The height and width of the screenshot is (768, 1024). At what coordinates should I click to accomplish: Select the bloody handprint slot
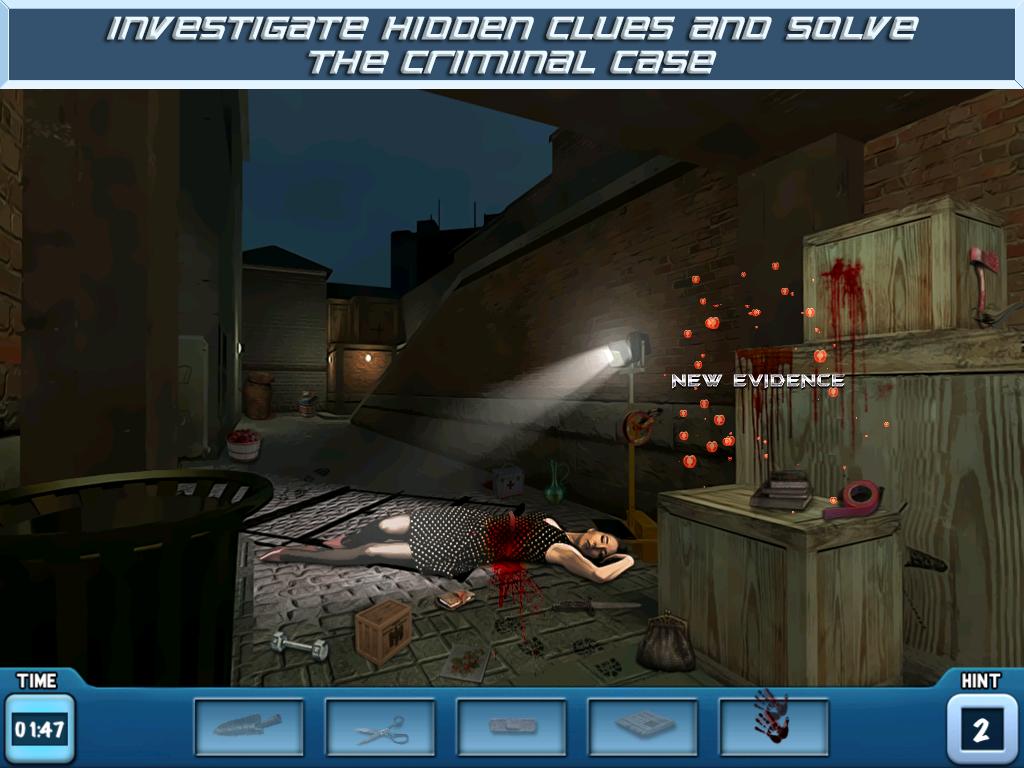[773, 726]
